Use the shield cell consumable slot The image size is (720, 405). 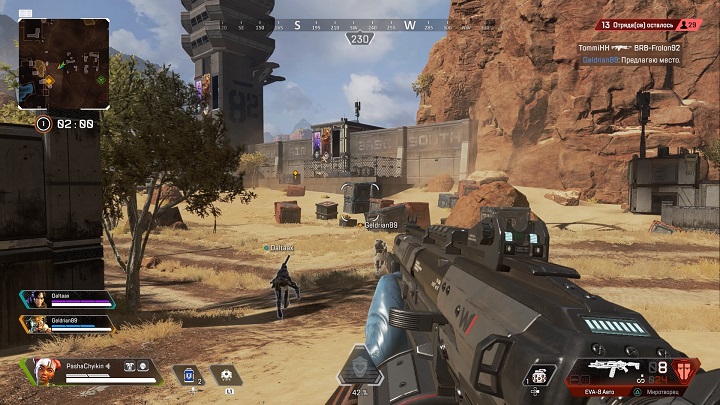click(x=188, y=375)
